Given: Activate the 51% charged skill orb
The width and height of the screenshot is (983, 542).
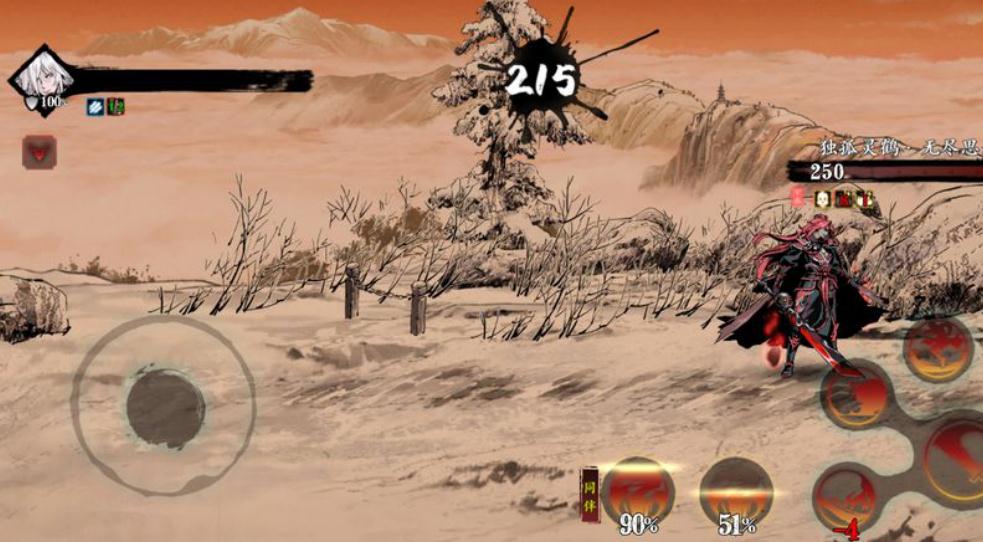Looking at the screenshot, I should tap(735, 490).
